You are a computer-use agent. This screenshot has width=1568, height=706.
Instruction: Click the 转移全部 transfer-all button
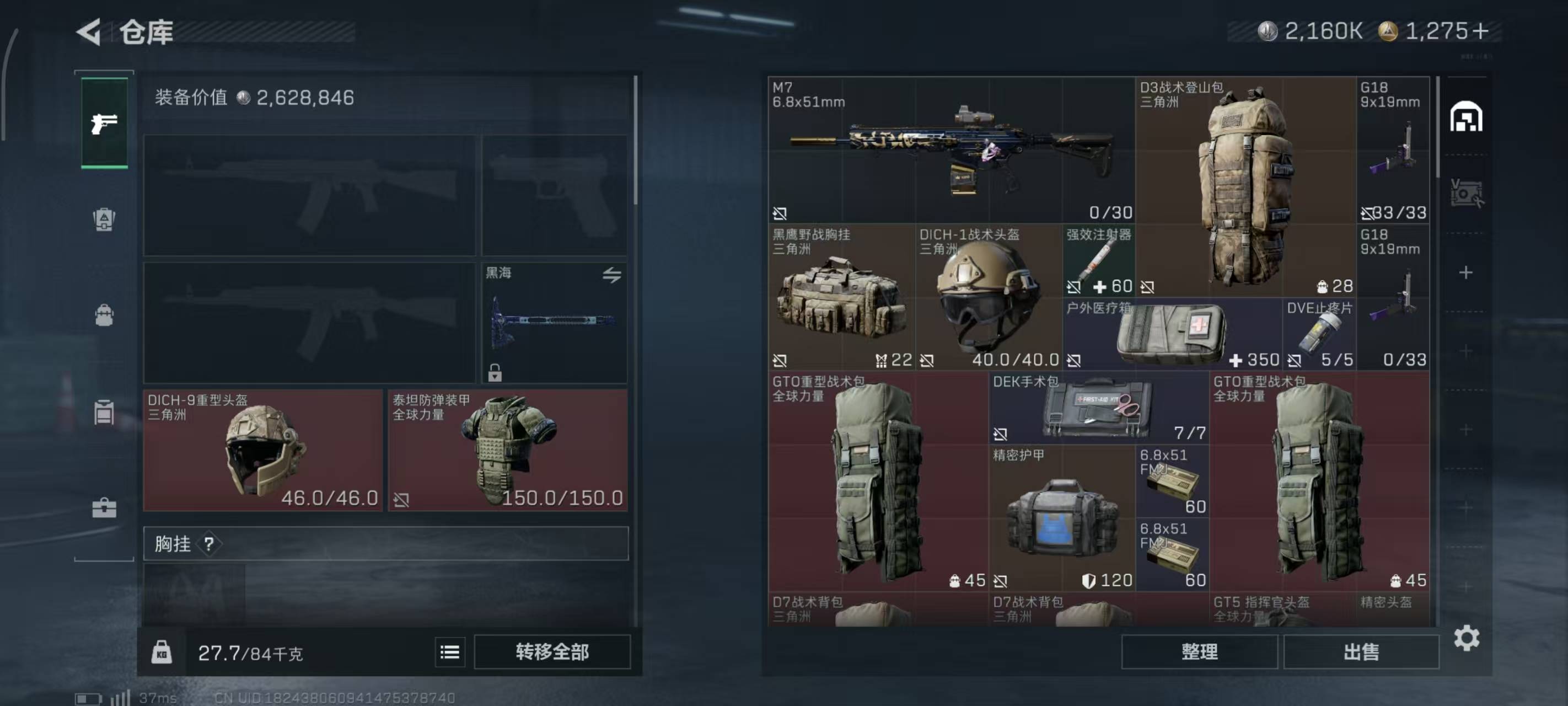click(551, 652)
